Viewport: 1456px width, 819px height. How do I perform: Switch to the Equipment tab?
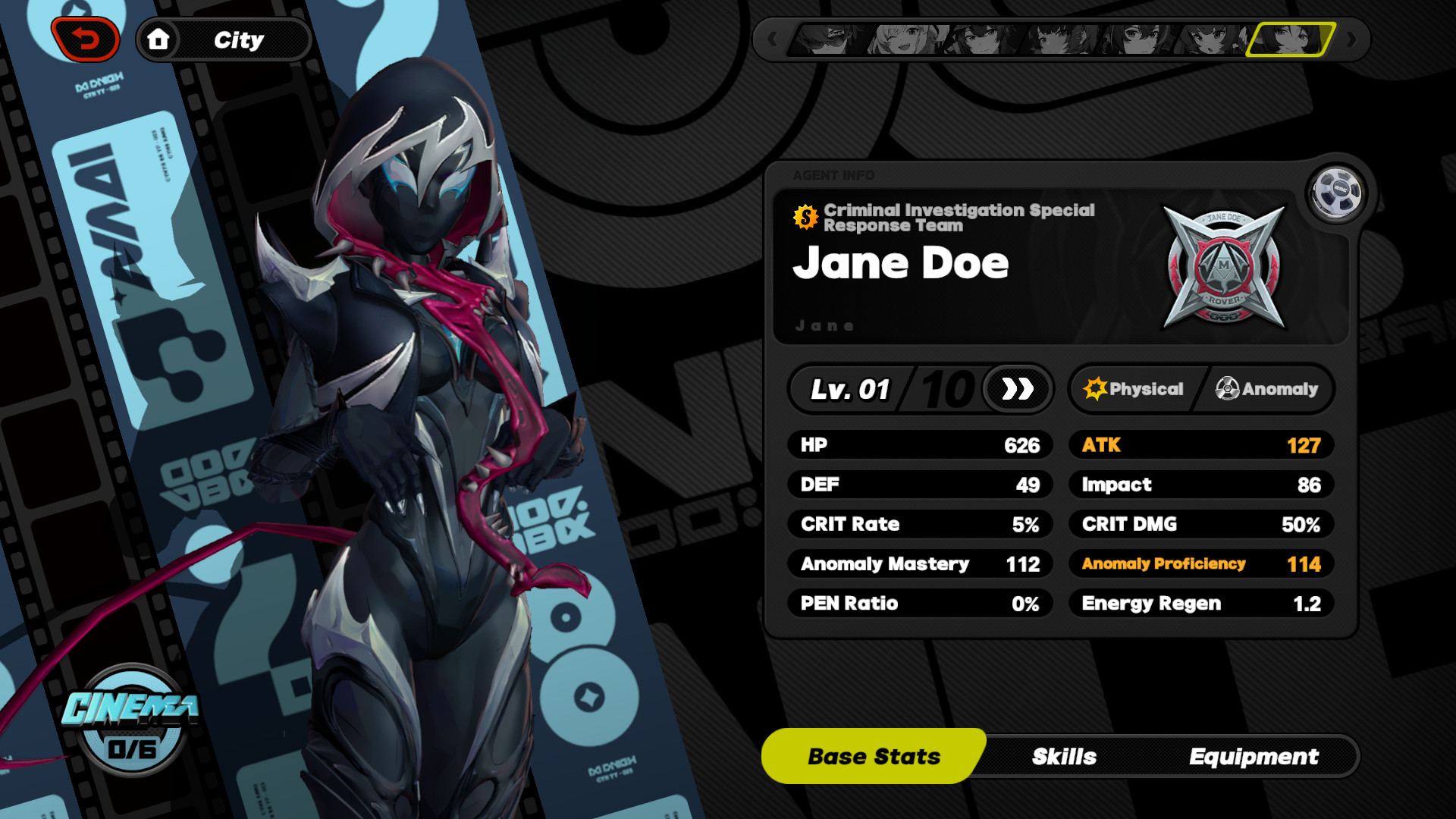pos(1255,756)
